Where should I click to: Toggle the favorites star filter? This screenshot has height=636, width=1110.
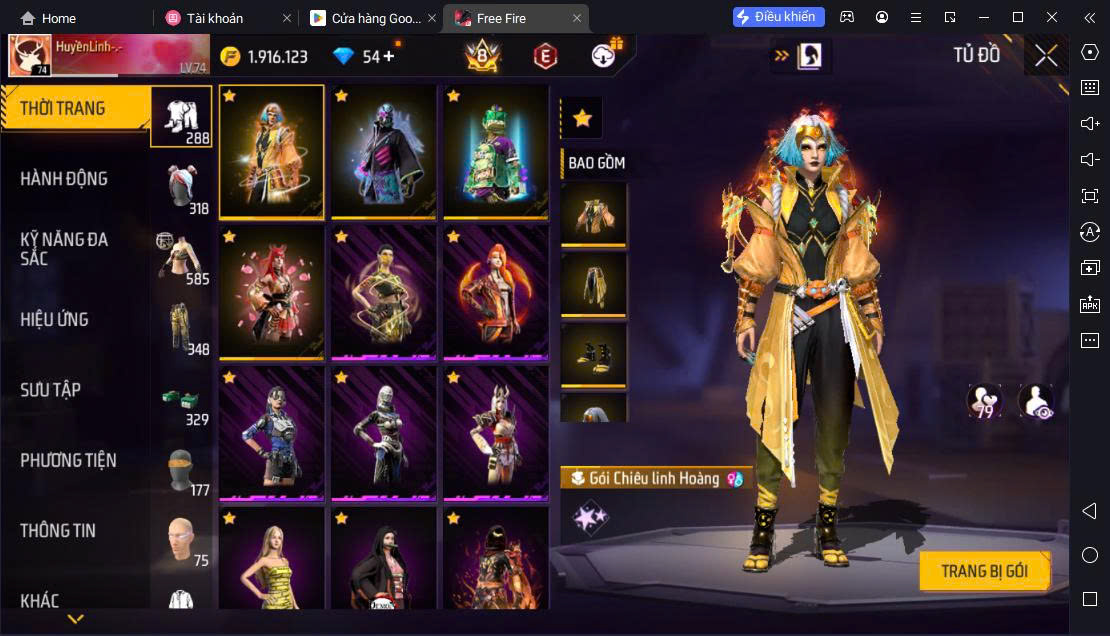[x=582, y=119]
